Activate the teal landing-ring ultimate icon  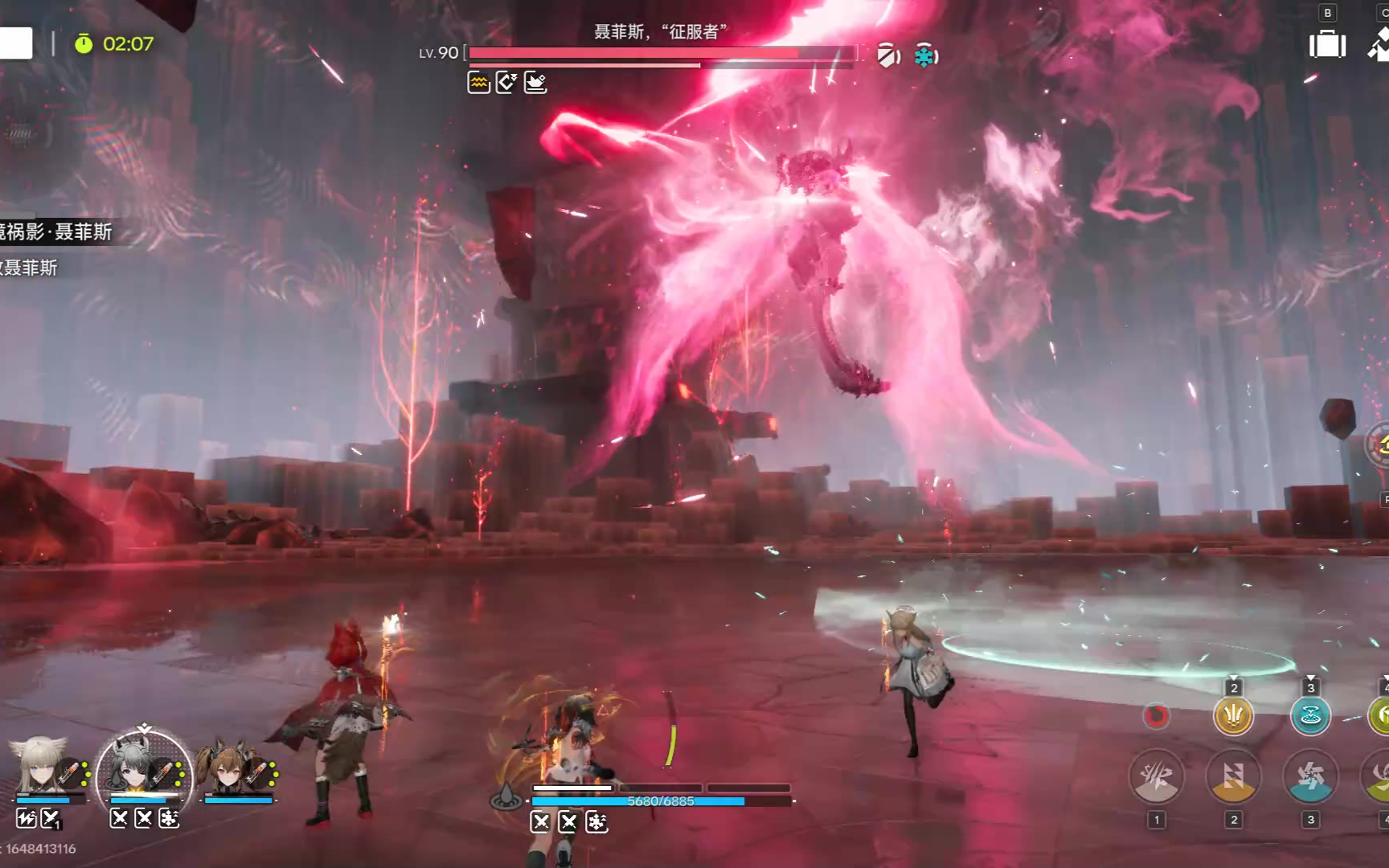click(1310, 714)
